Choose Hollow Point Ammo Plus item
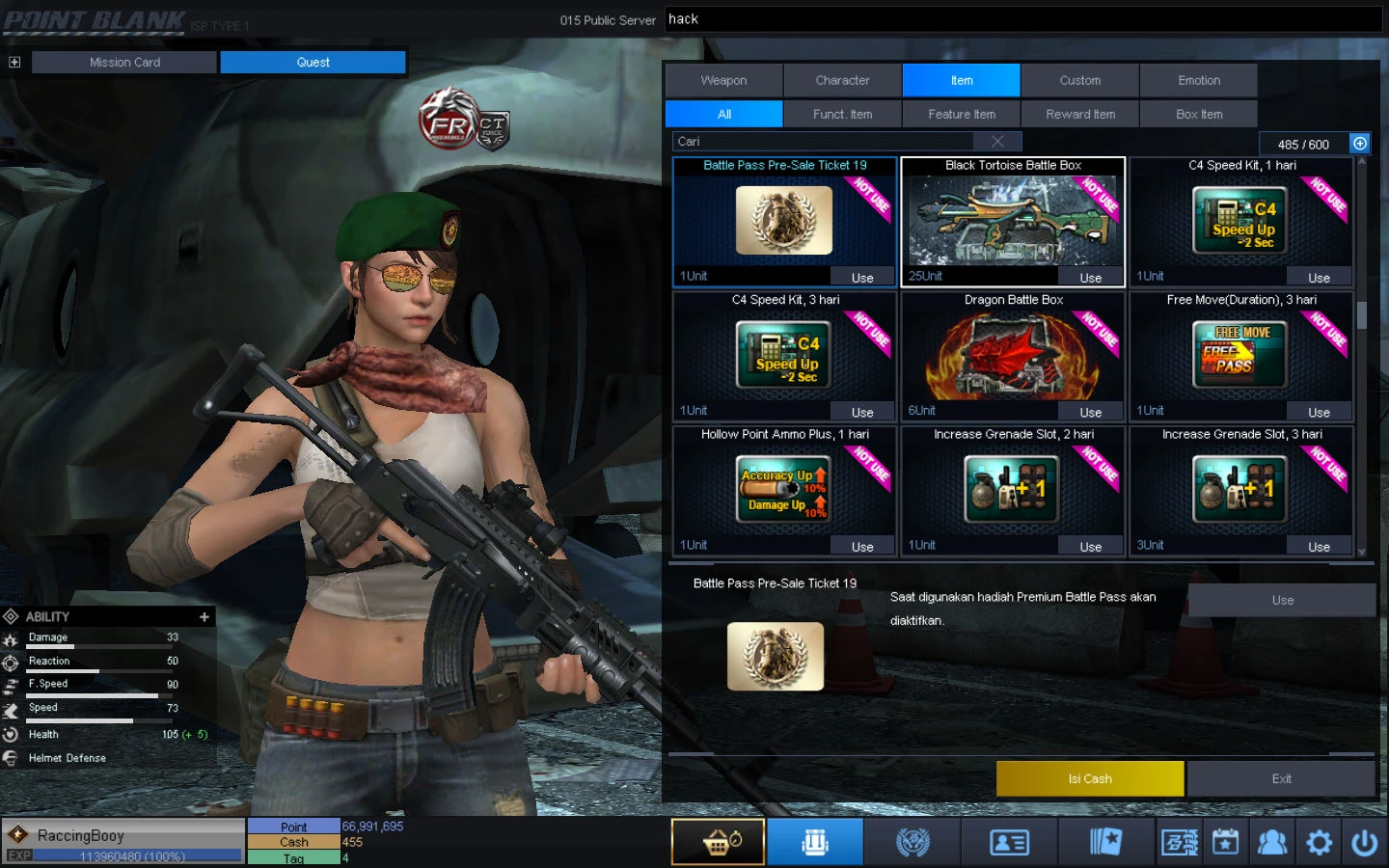The width and height of the screenshot is (1389, 868). 784,490
